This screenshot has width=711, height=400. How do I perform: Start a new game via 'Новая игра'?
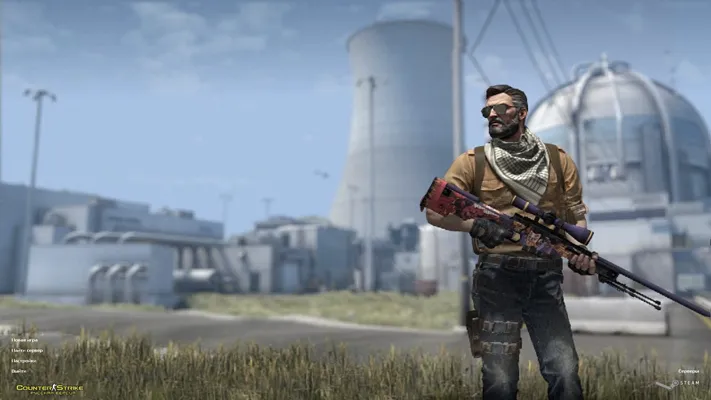pos(23,341)
